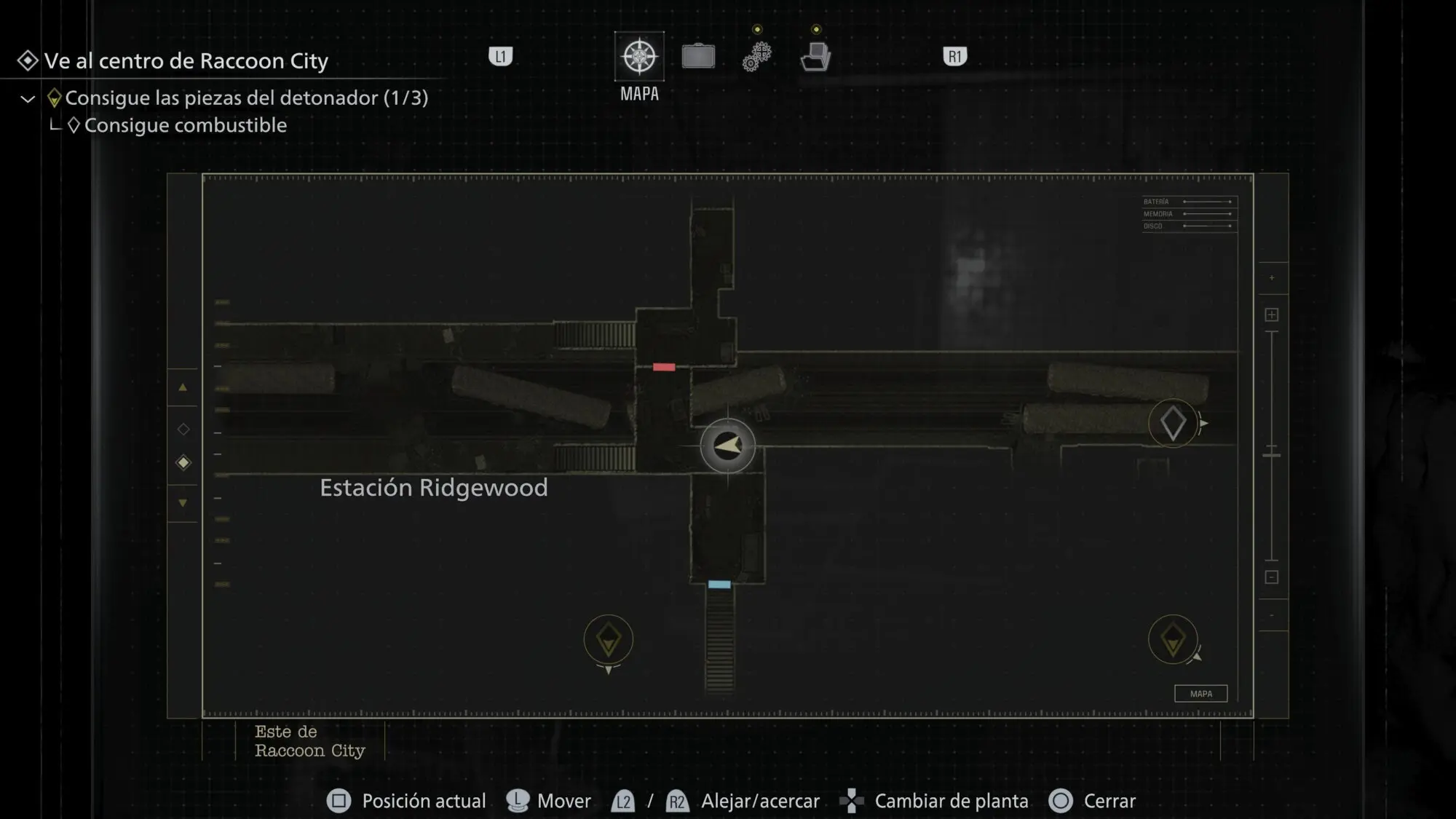
Task: Click the red locked door marker
Action: [x=663, y=367]
